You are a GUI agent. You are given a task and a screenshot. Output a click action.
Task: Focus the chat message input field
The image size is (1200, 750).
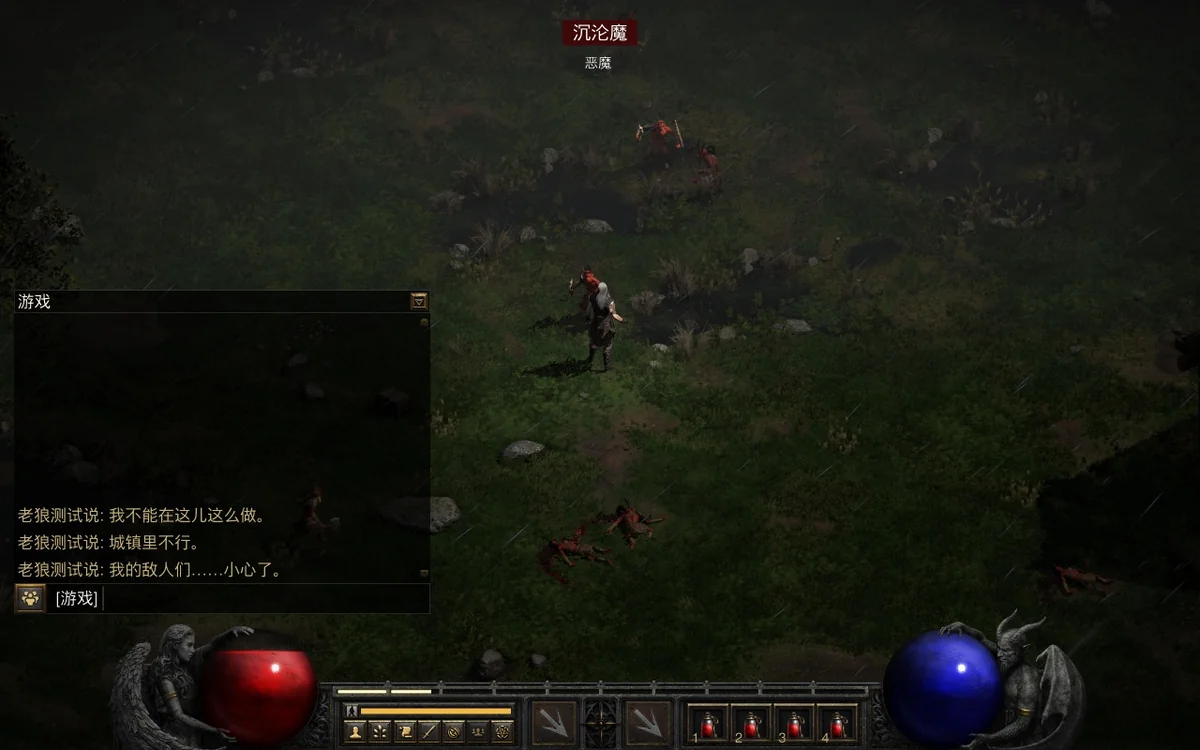(260, 599)
